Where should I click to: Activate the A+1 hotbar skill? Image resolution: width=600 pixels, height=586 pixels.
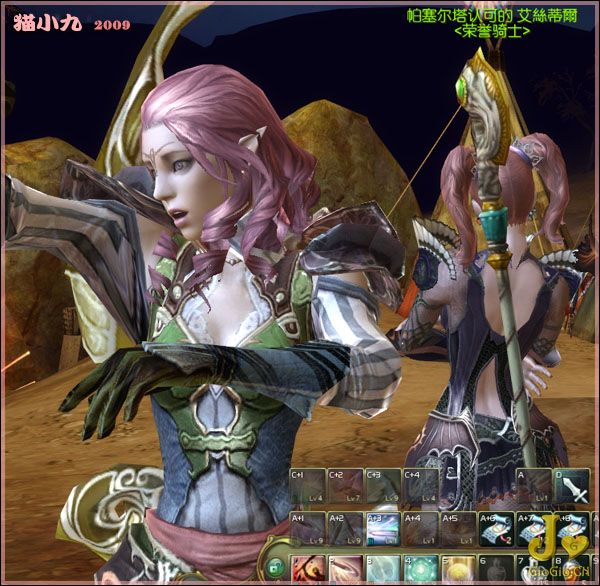coord(307,528)
